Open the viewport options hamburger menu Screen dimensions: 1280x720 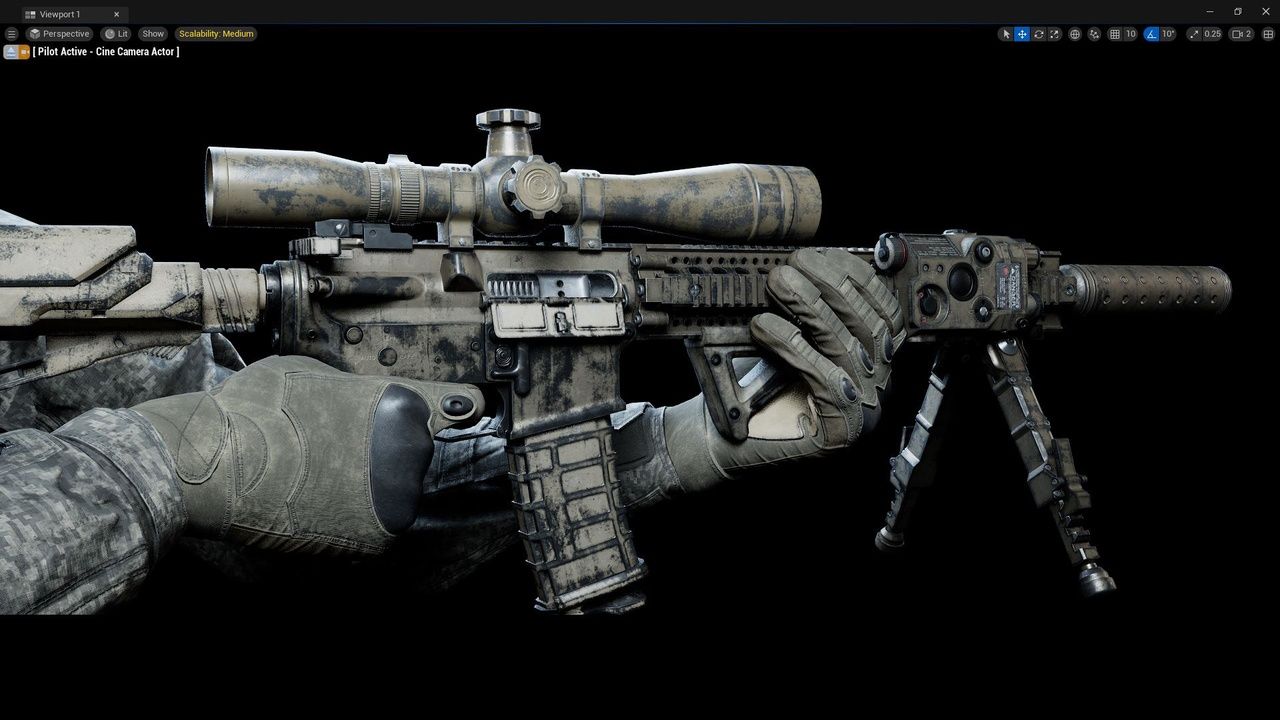(x=12, y=34)
